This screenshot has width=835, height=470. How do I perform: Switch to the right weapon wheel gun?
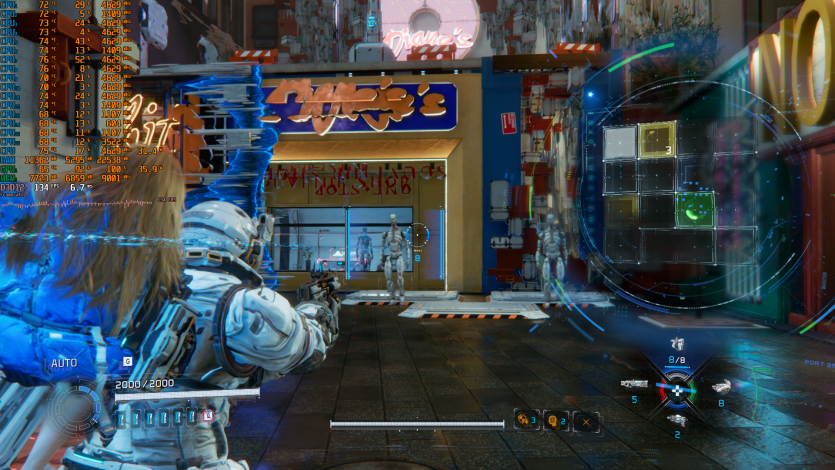721,385
